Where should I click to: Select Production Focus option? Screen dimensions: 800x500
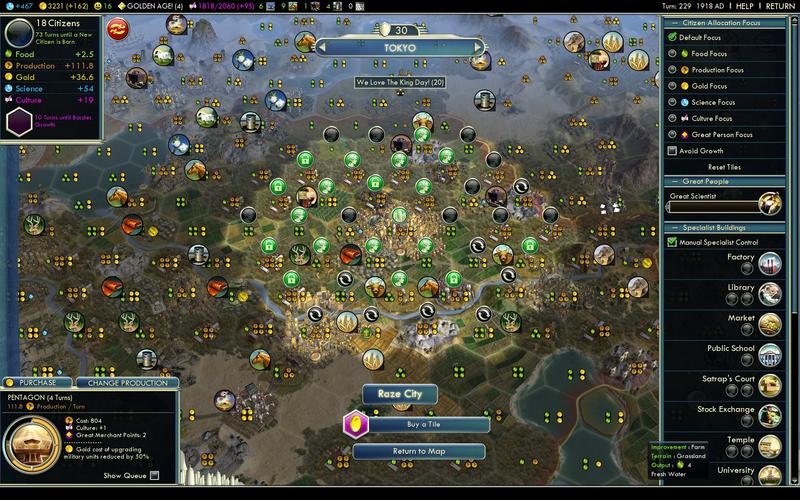click(x=673, y=70)
